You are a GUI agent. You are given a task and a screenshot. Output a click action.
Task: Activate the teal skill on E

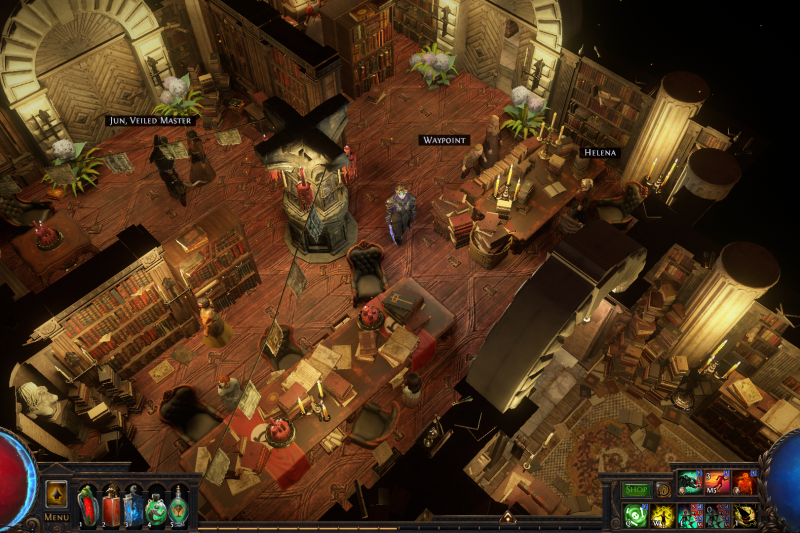pyautogui.click(x=690, y=515)
